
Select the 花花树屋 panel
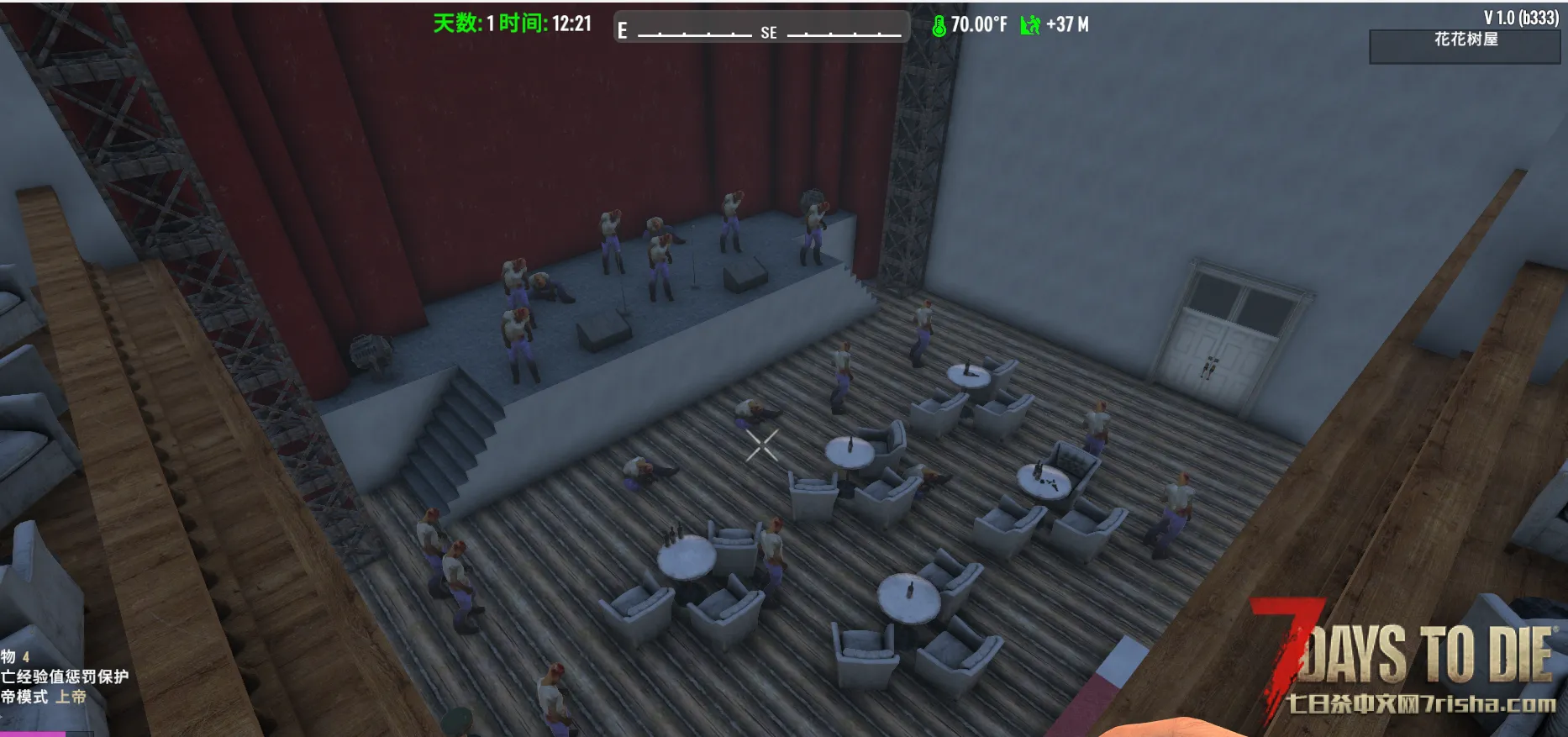coord(1465,46)
